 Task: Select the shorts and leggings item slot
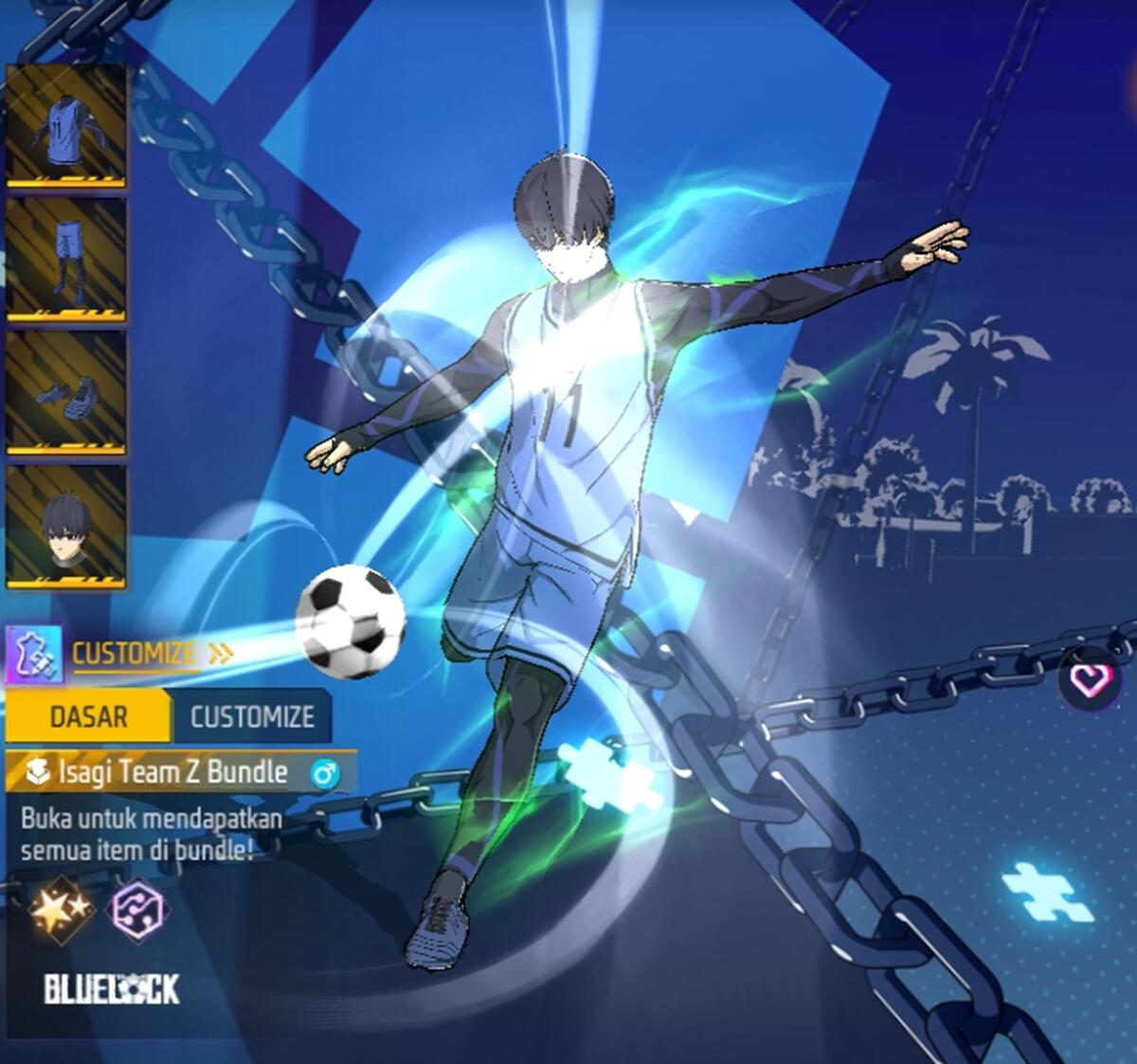pos(66,259)
